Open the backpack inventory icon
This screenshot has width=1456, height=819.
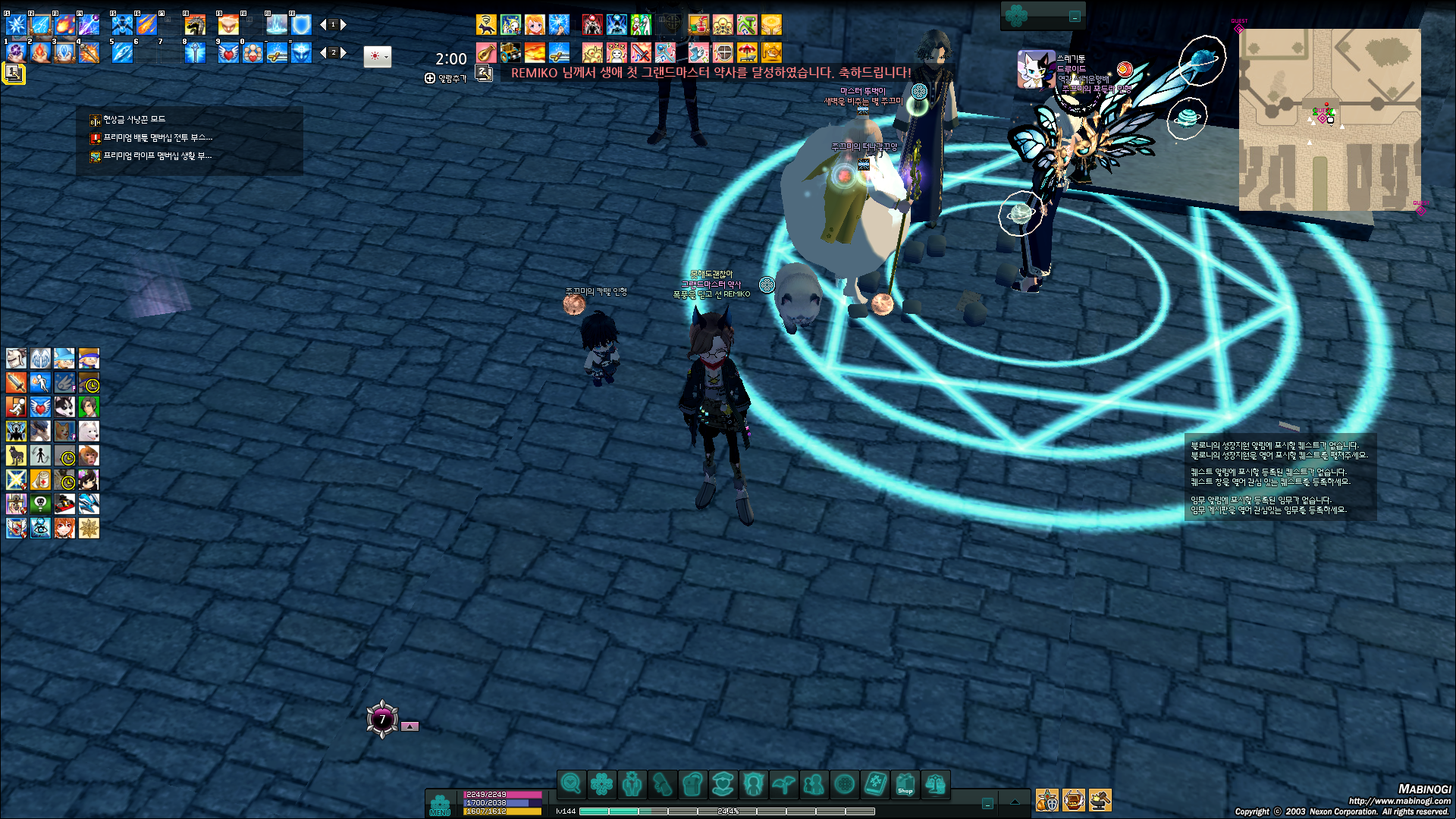tap(692, 784)
